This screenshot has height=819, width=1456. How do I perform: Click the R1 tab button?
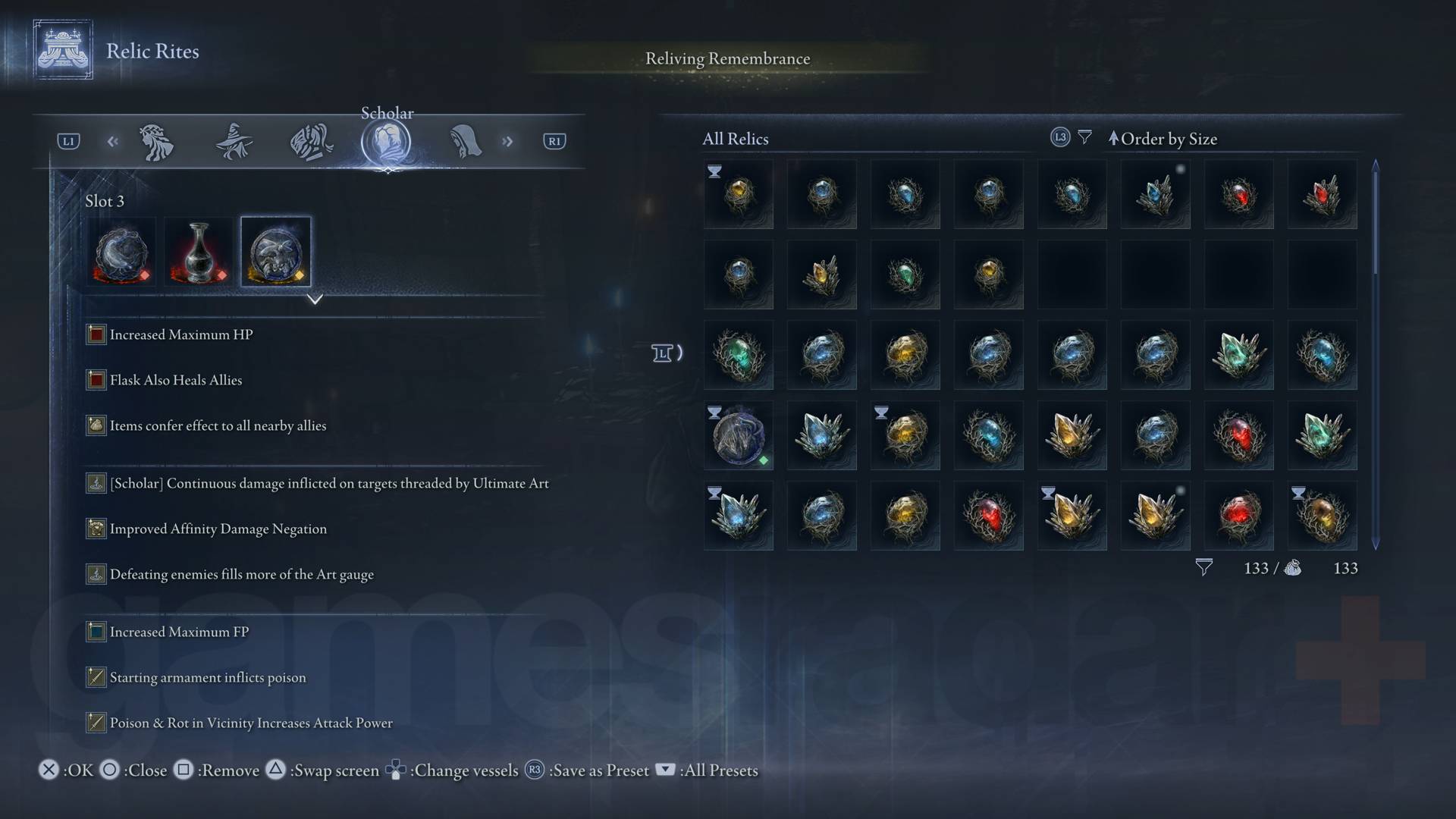point(554,141)
